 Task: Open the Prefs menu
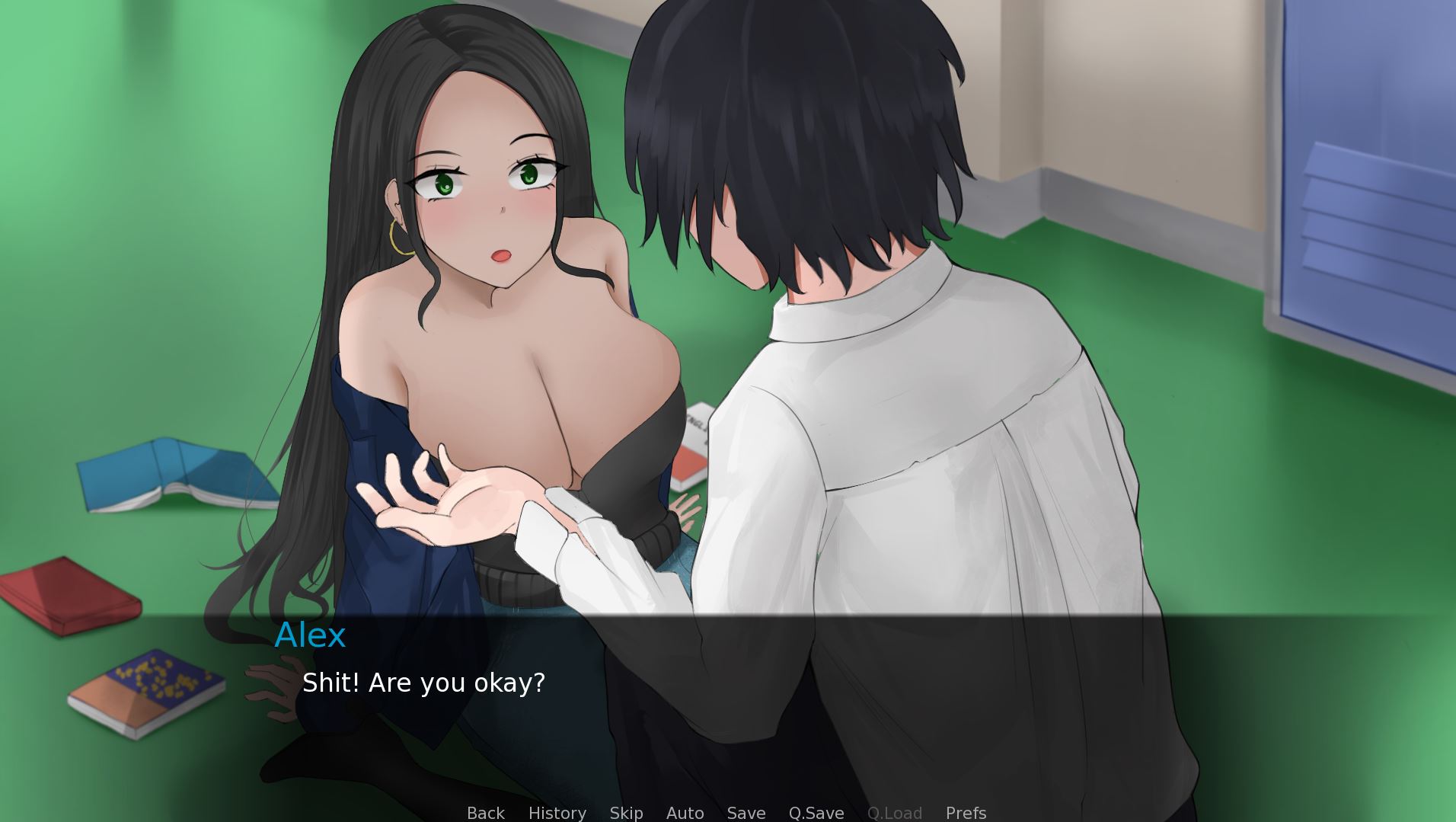coord(966,813)
